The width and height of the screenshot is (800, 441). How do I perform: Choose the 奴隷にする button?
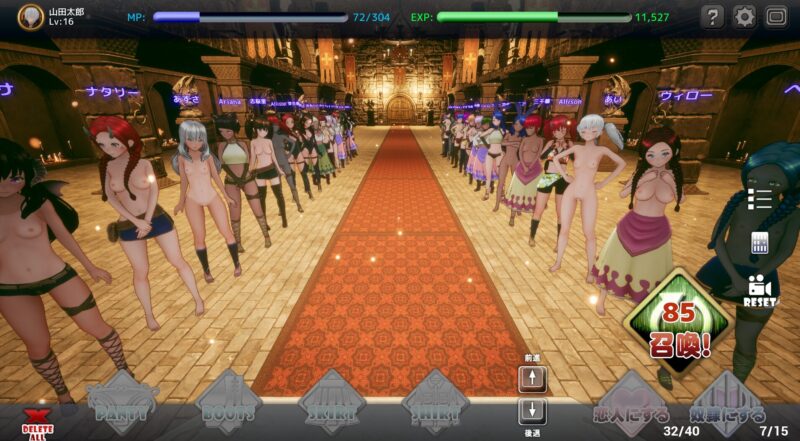(x=727, y=407)
